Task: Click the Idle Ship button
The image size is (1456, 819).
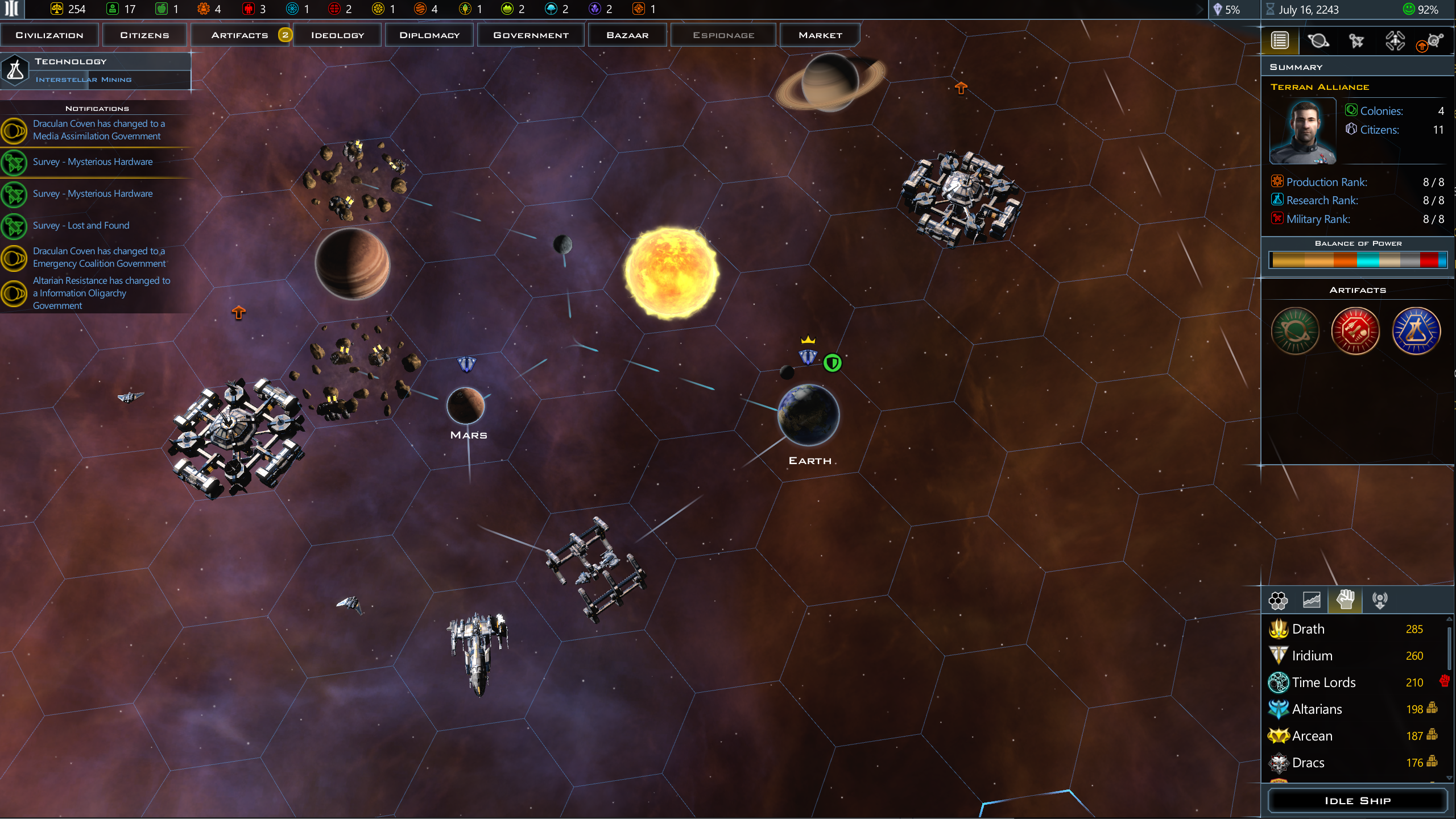Action: point(1357,801)
